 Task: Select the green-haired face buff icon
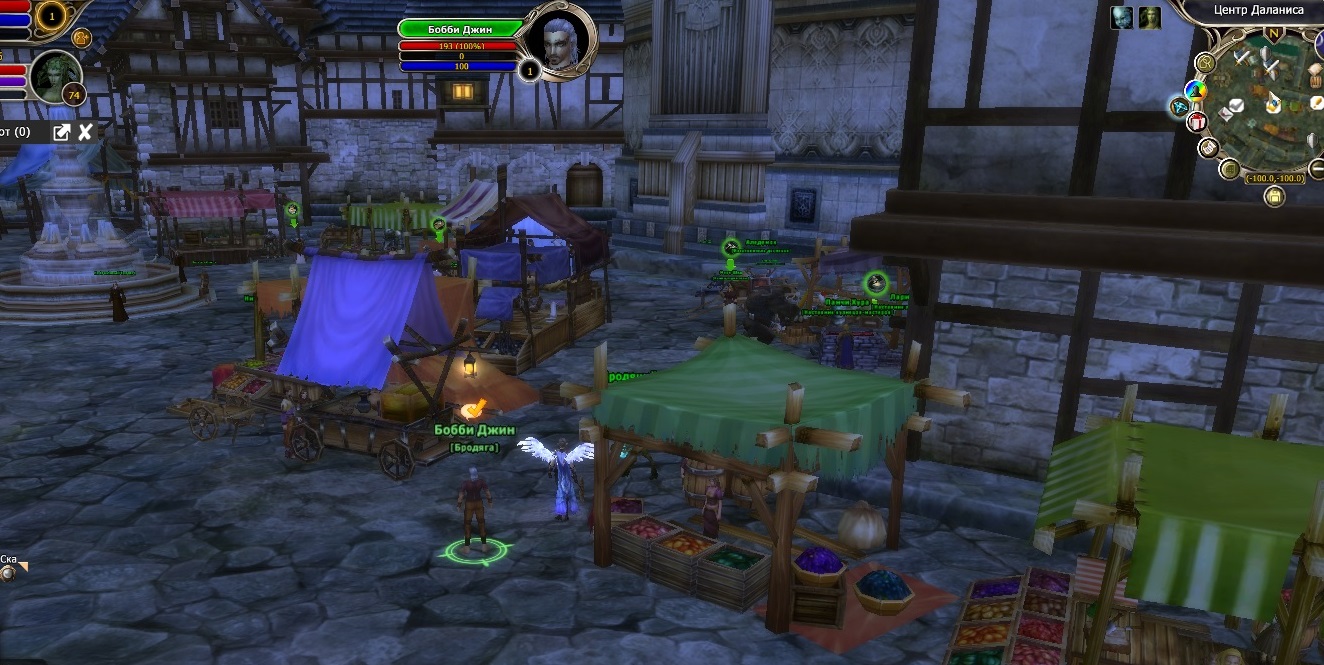pyautogui.click(x=1150, y=17)
